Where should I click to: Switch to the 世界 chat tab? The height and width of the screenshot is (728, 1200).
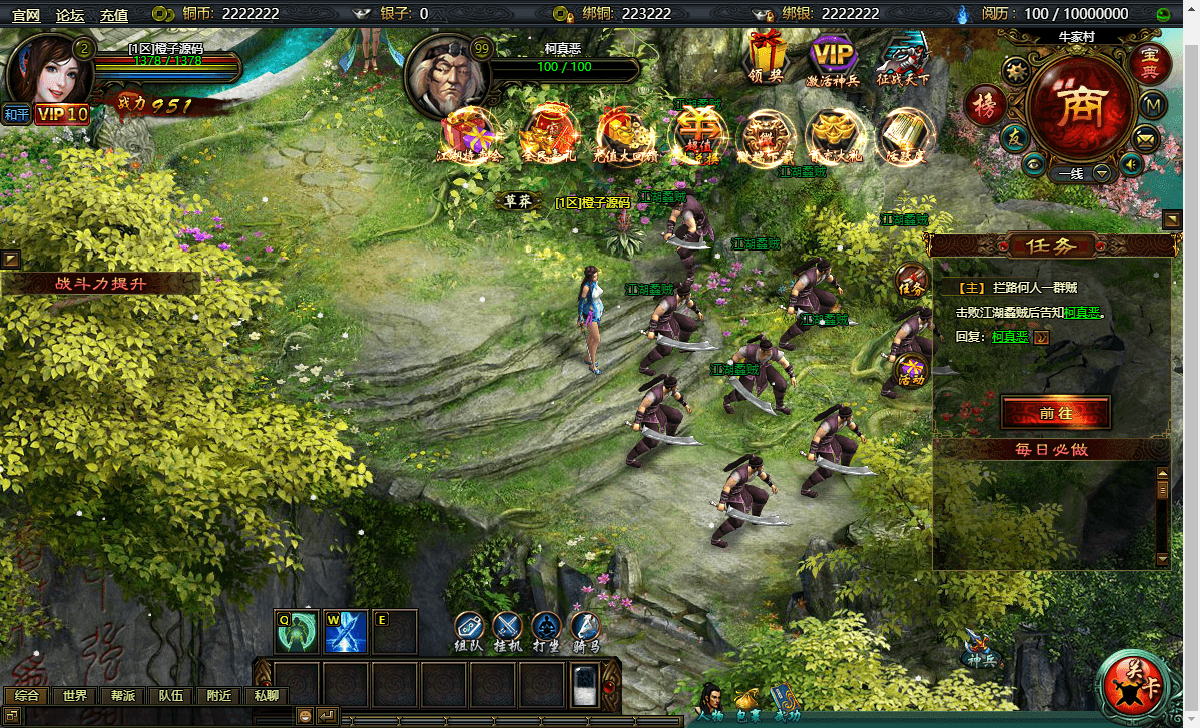tap(75, 696)
